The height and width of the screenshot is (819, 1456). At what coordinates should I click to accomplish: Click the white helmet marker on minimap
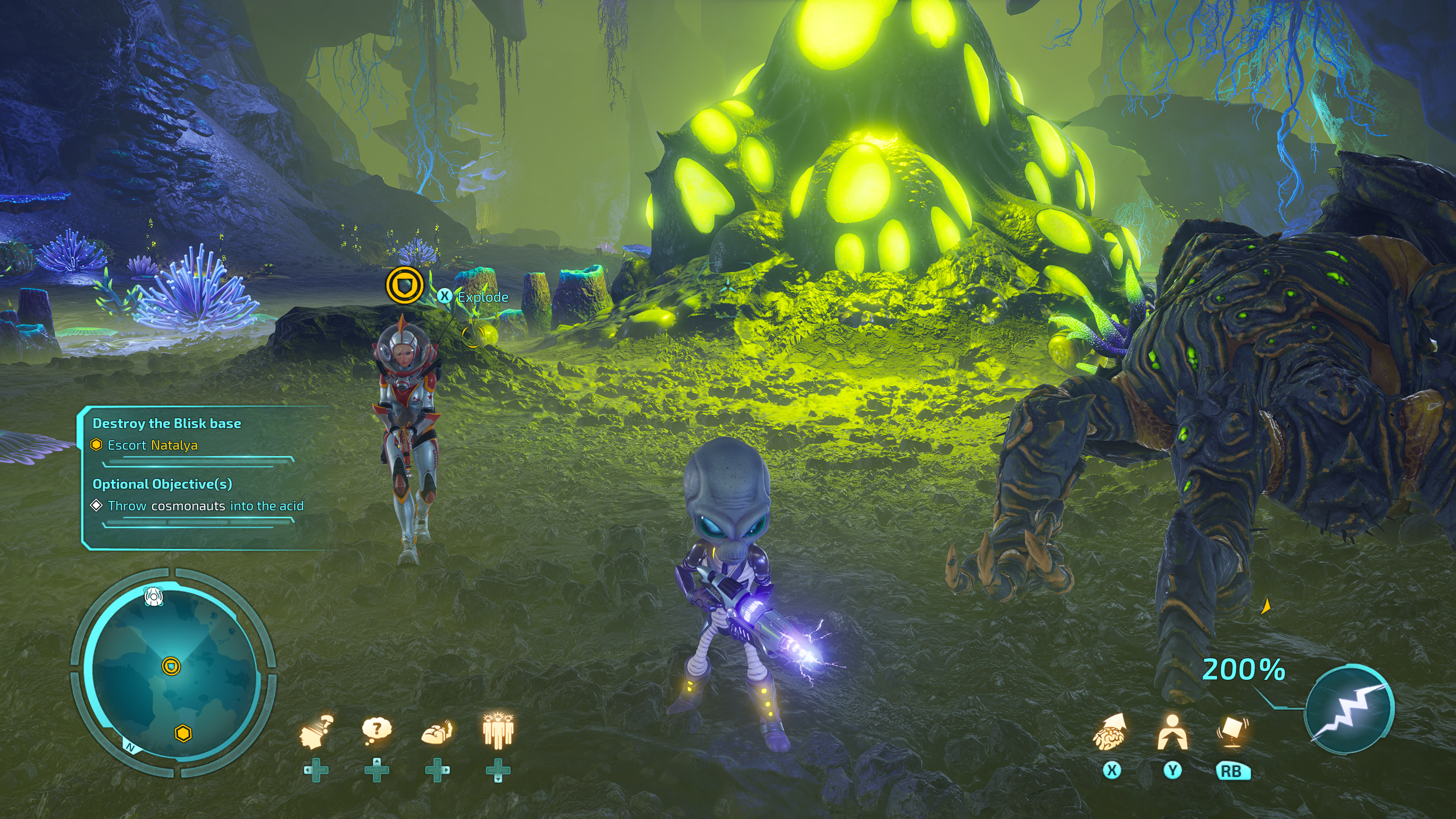[x=154, y=596]
